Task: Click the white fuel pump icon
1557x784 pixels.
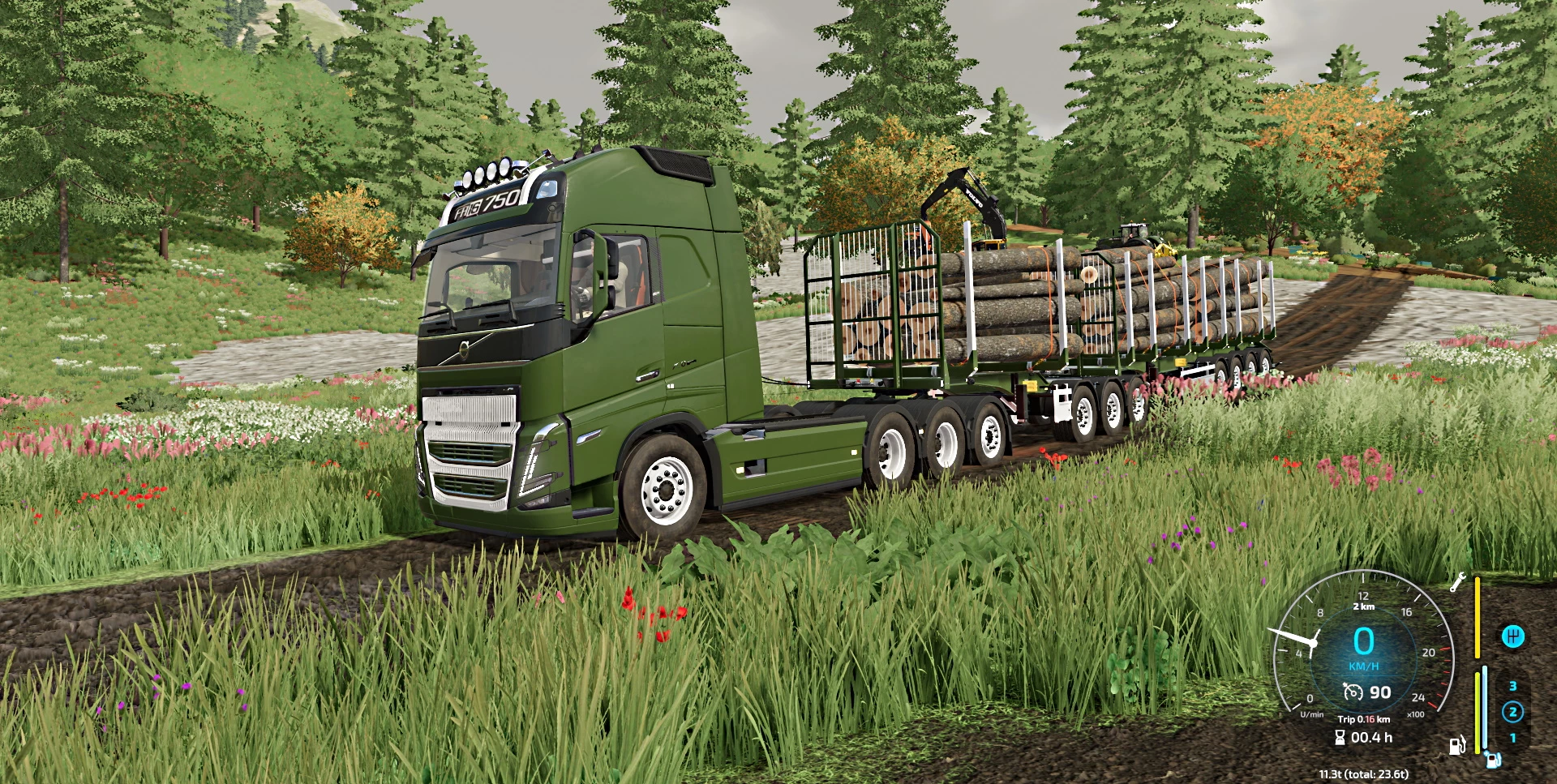Action: (1456, 746)
